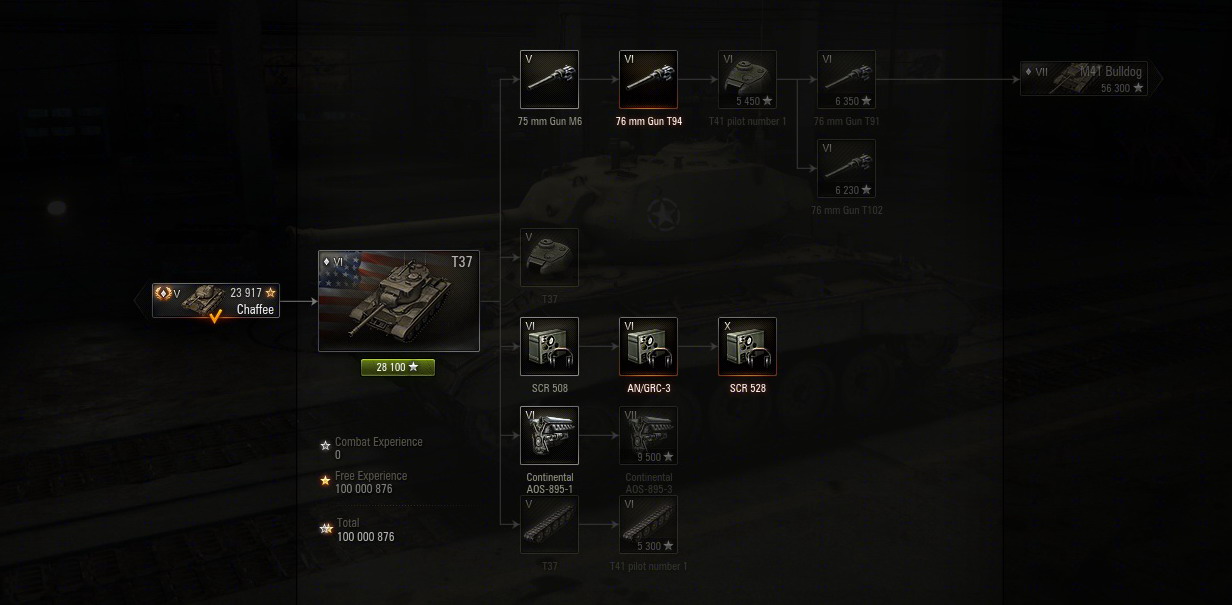Open the M41 Bulldog vehicle node

pos(1090,79)
